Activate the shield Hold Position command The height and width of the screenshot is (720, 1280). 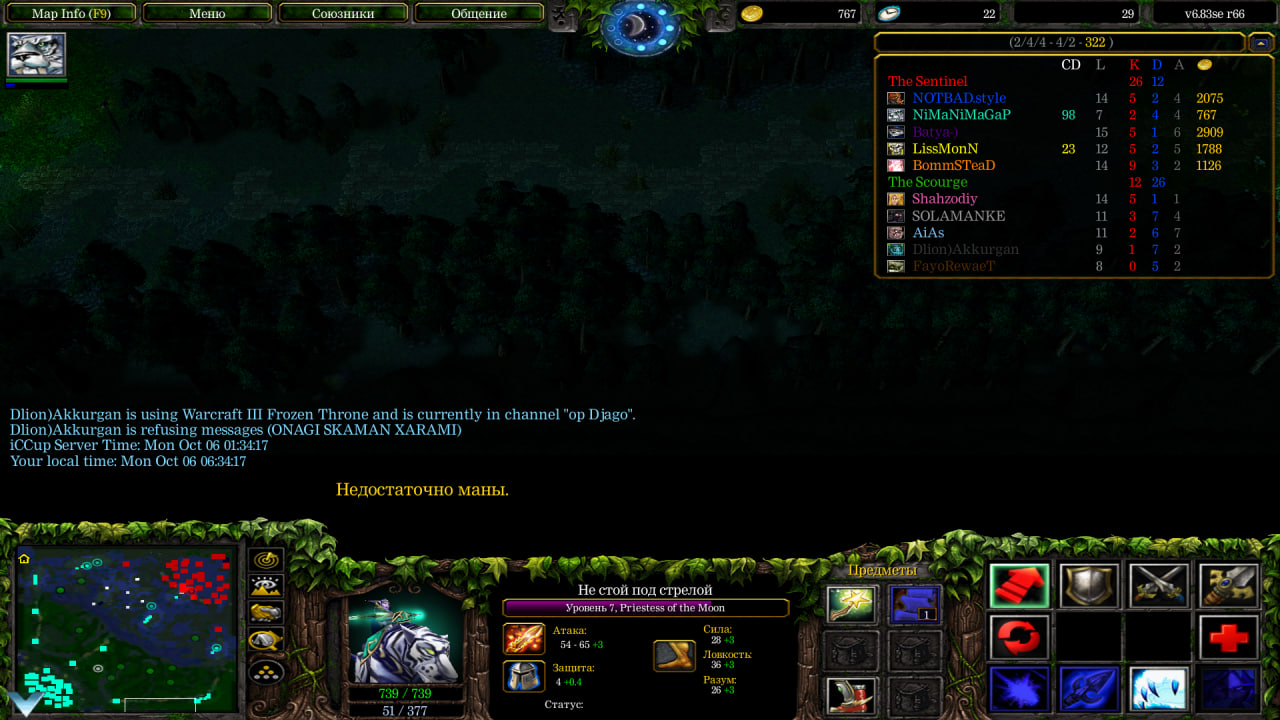(x=1089, y=586)
